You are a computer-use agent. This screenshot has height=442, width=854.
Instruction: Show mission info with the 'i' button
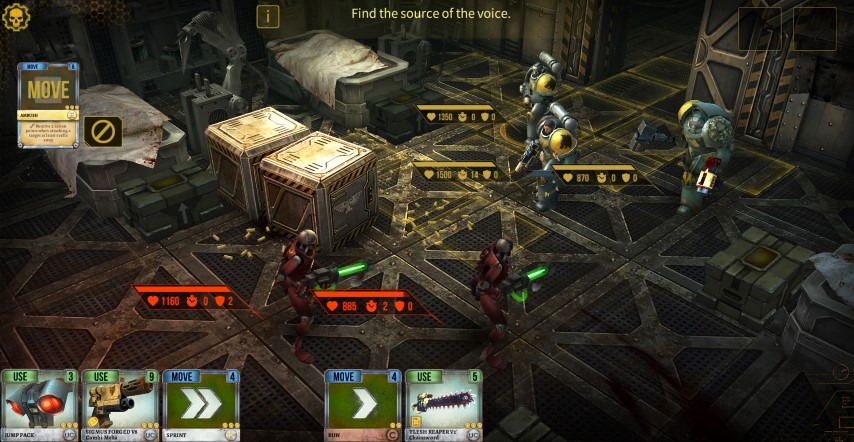click(x=268, y=16)
